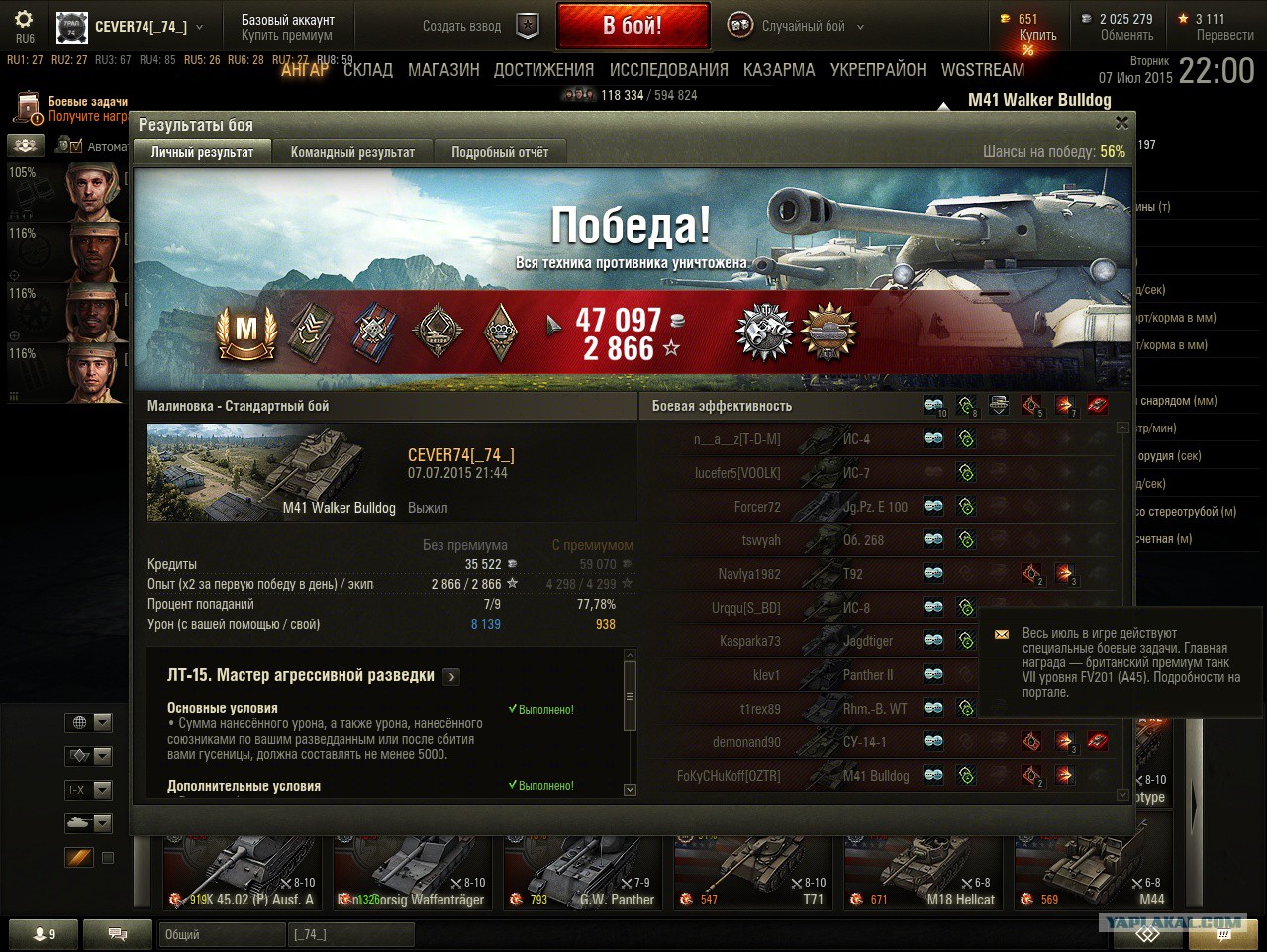Close the battle results window
This screenshot has height=952, width=1267.
point(1121,123)
